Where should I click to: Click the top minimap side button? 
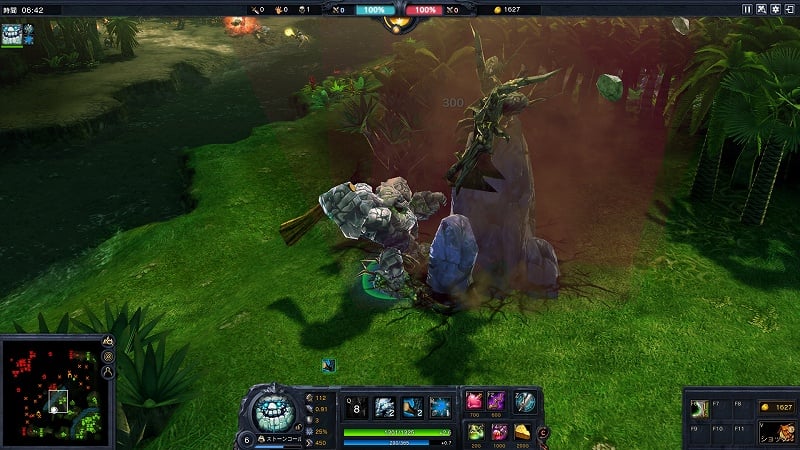pyautogui.click(x=108, y=342)
